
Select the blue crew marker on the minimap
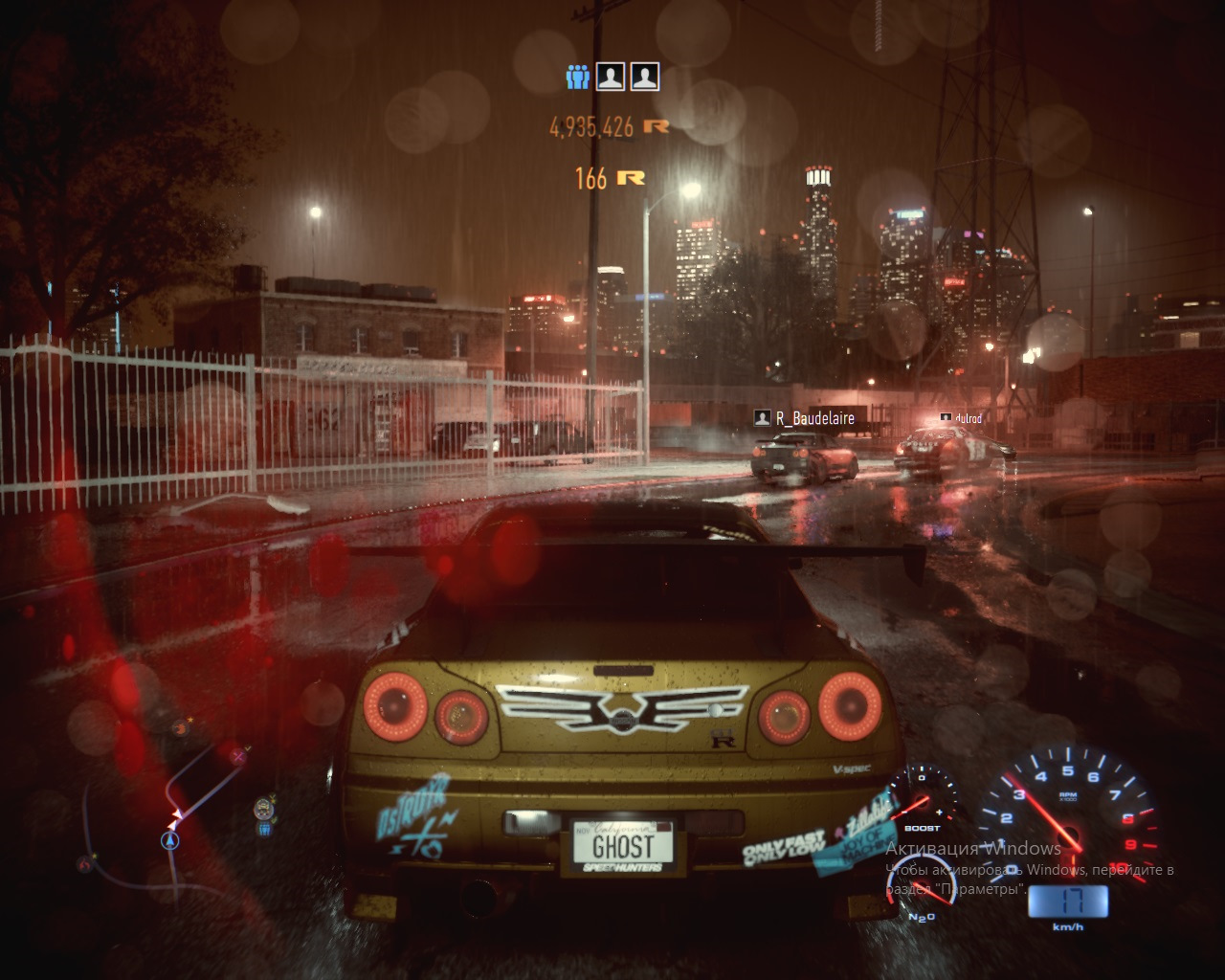[x=264, y=829]
